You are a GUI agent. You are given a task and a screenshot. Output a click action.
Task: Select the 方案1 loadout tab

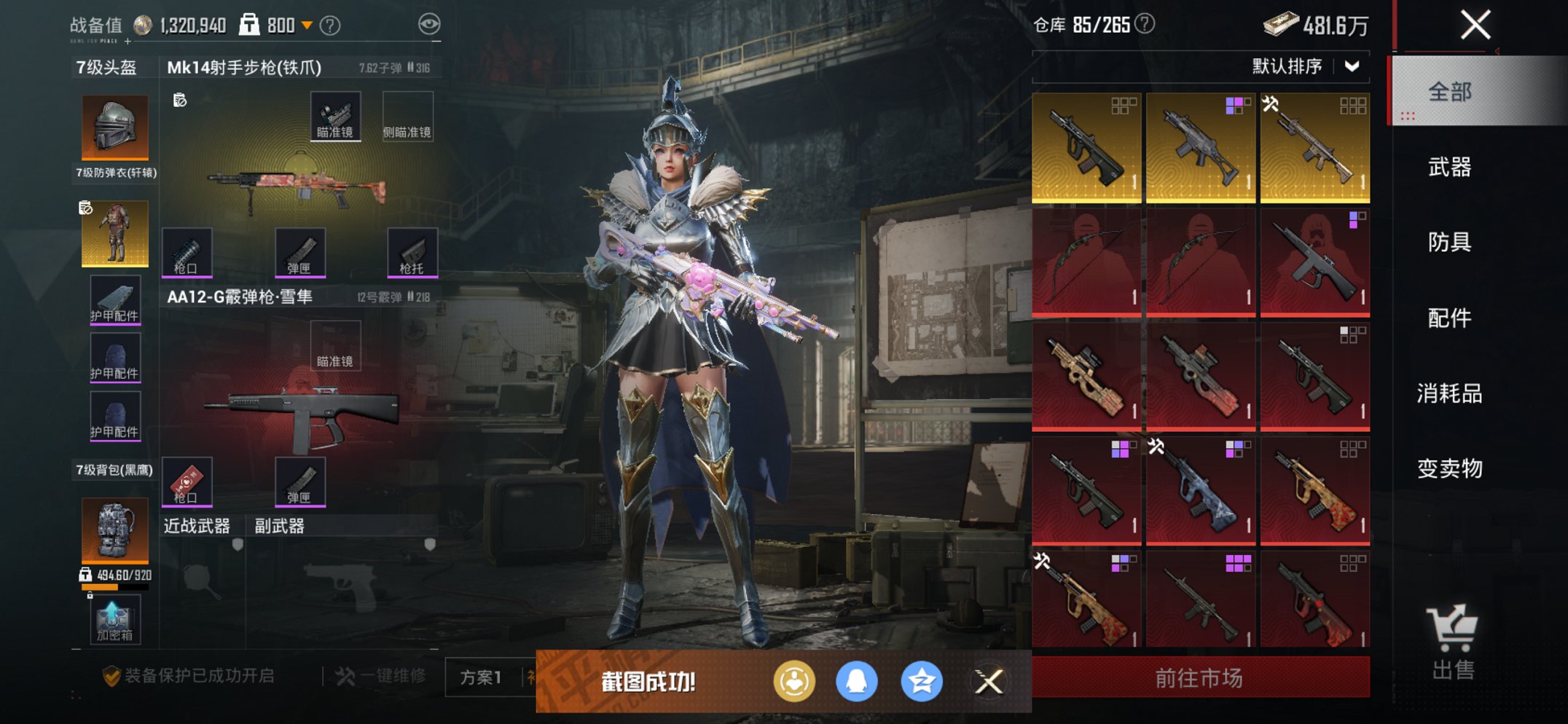(x=481, y=677)
